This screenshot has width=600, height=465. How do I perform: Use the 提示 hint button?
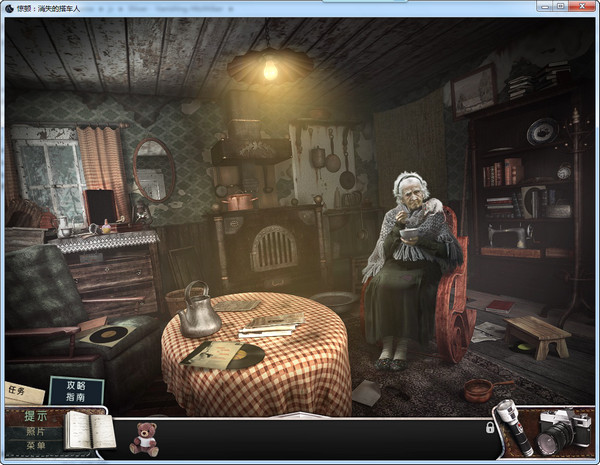point(35,417)
